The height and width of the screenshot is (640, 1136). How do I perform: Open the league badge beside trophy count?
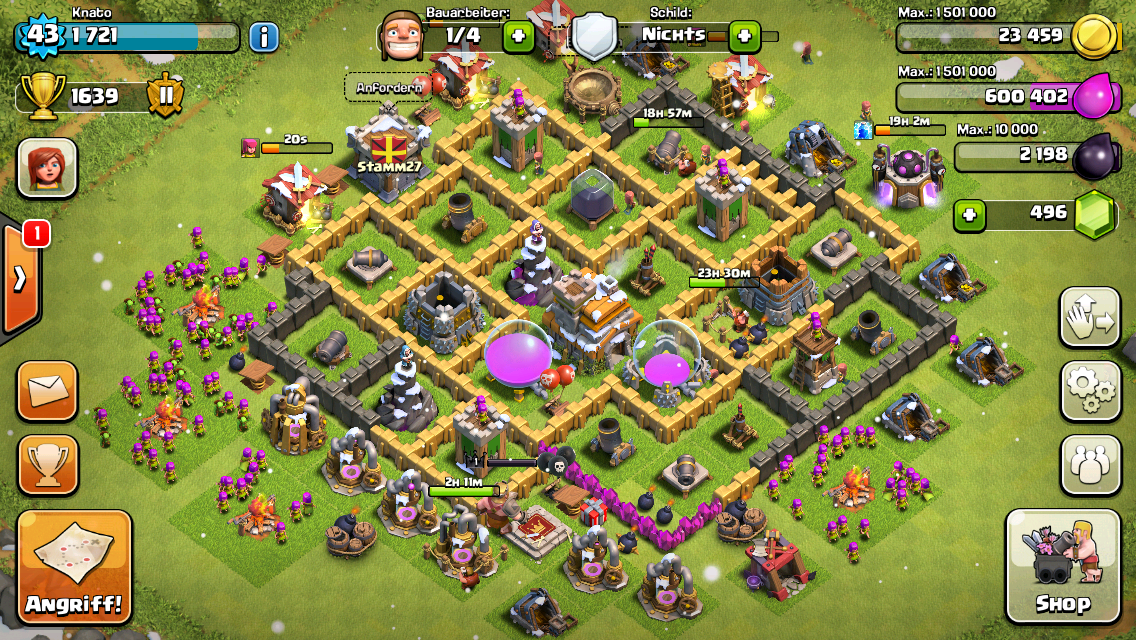coord(165,96)
